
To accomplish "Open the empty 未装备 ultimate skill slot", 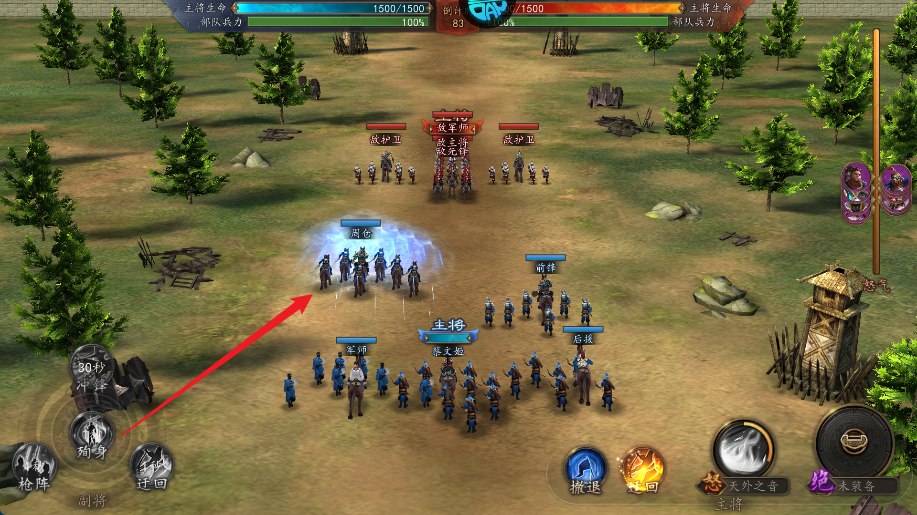I will tap(854, 445).
